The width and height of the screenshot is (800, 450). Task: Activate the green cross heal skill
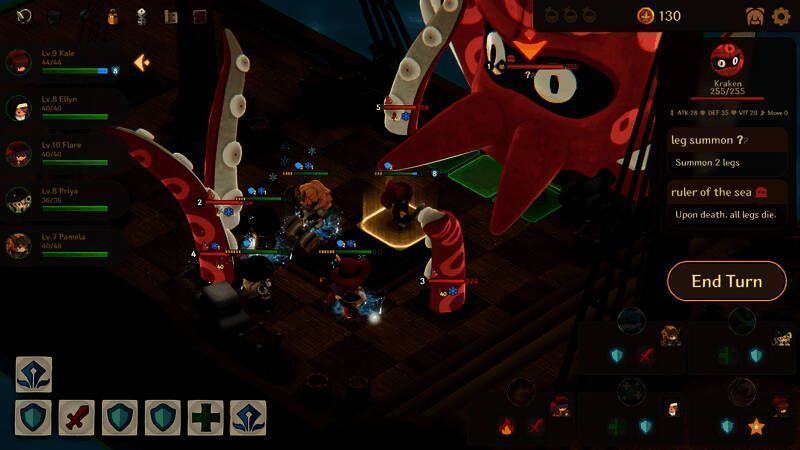coord(205,417)
